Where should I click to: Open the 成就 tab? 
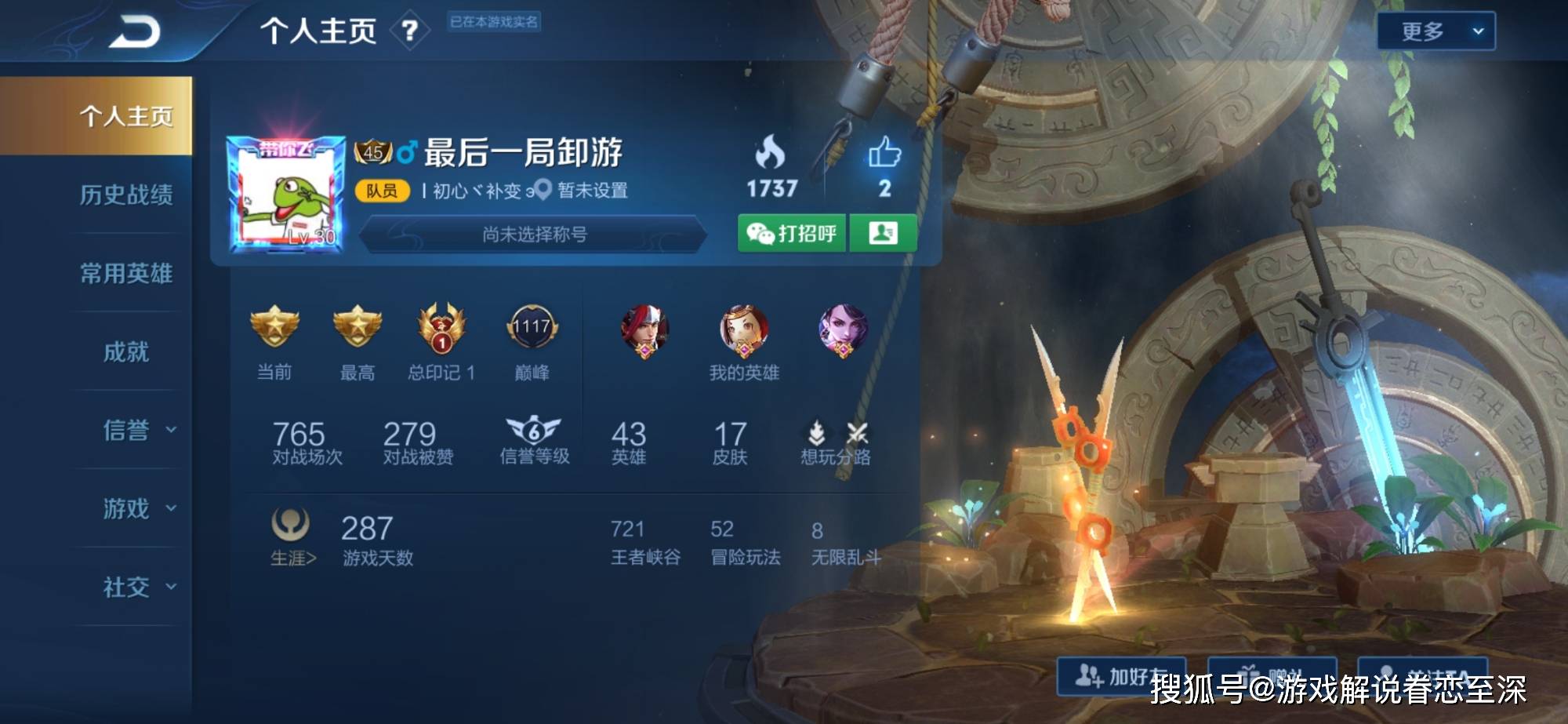(125, 351)
